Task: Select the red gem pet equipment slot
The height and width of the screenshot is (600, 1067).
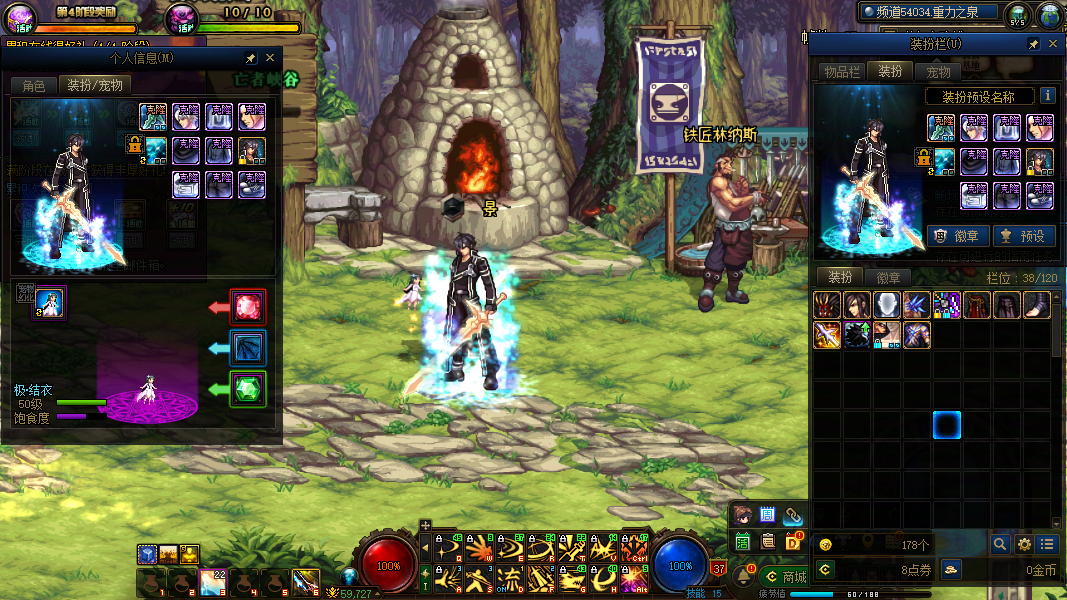Action: pos(248,306)
